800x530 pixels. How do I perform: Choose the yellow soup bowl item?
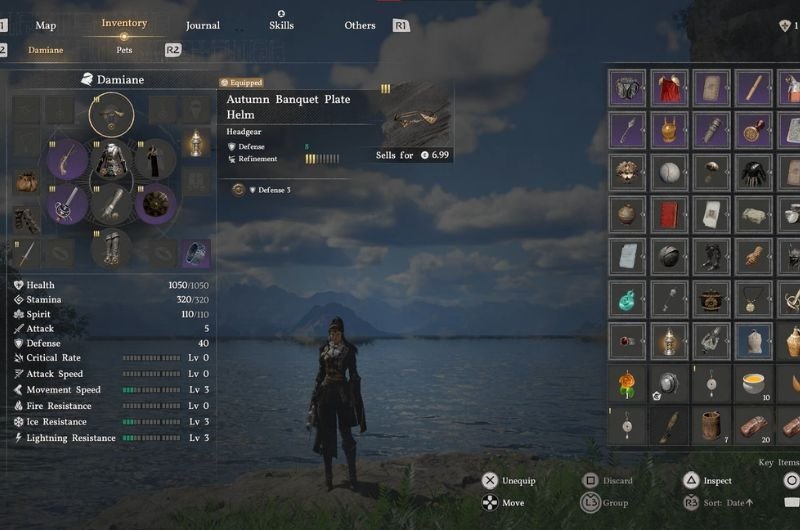(x=753, y=382)
